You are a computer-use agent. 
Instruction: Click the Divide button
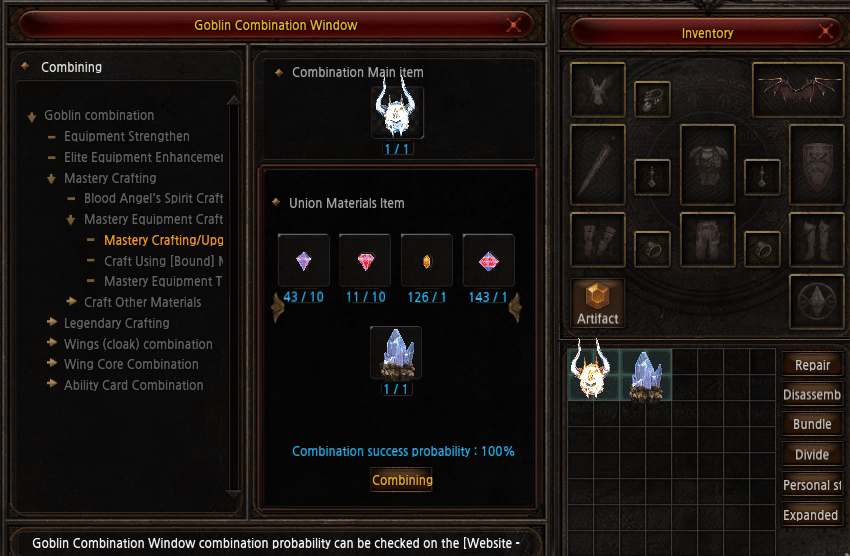point(812,454)
